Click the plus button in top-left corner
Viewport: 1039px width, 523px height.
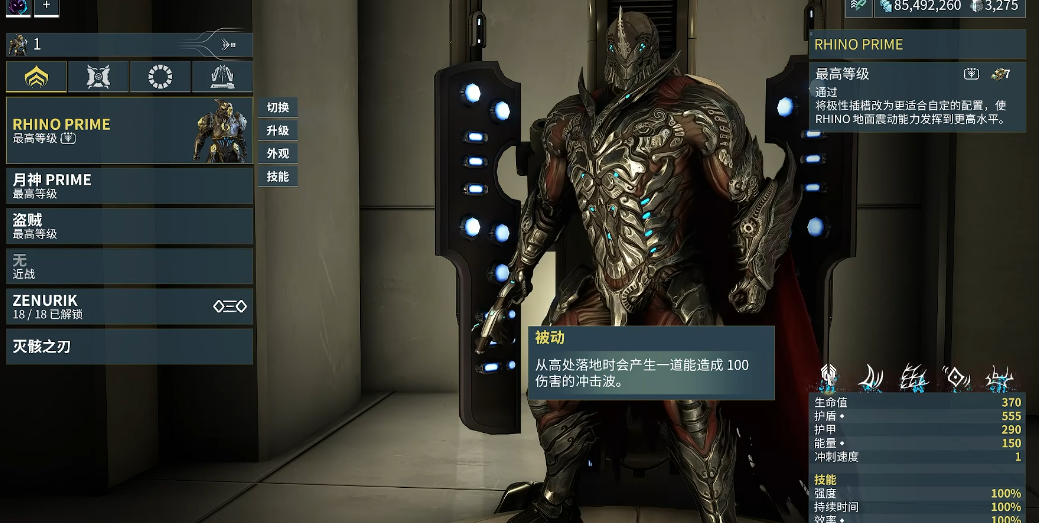click(x=46, y=6)
